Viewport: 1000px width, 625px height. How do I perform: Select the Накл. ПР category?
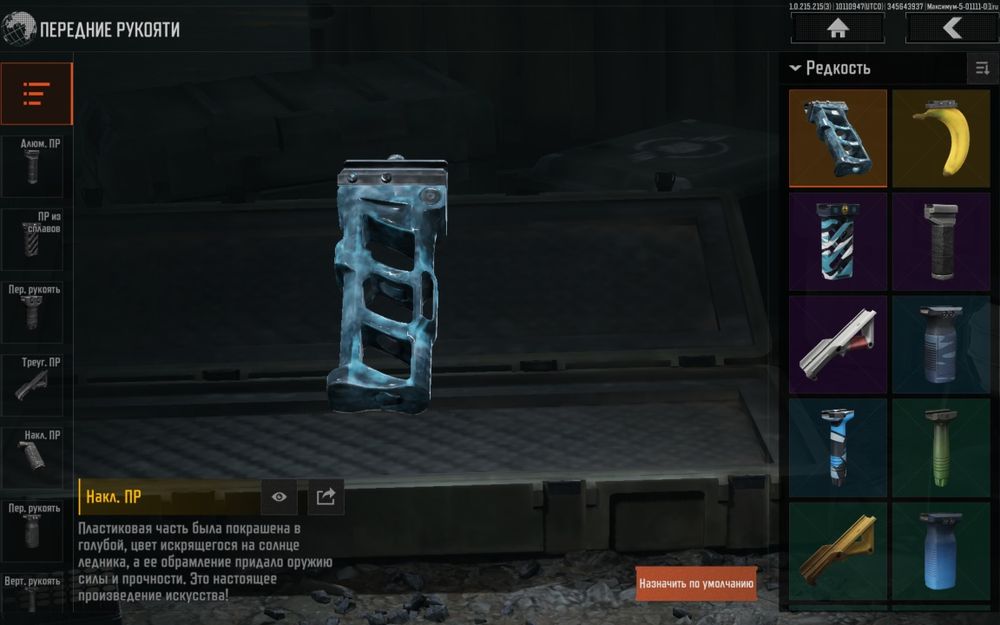36,457
